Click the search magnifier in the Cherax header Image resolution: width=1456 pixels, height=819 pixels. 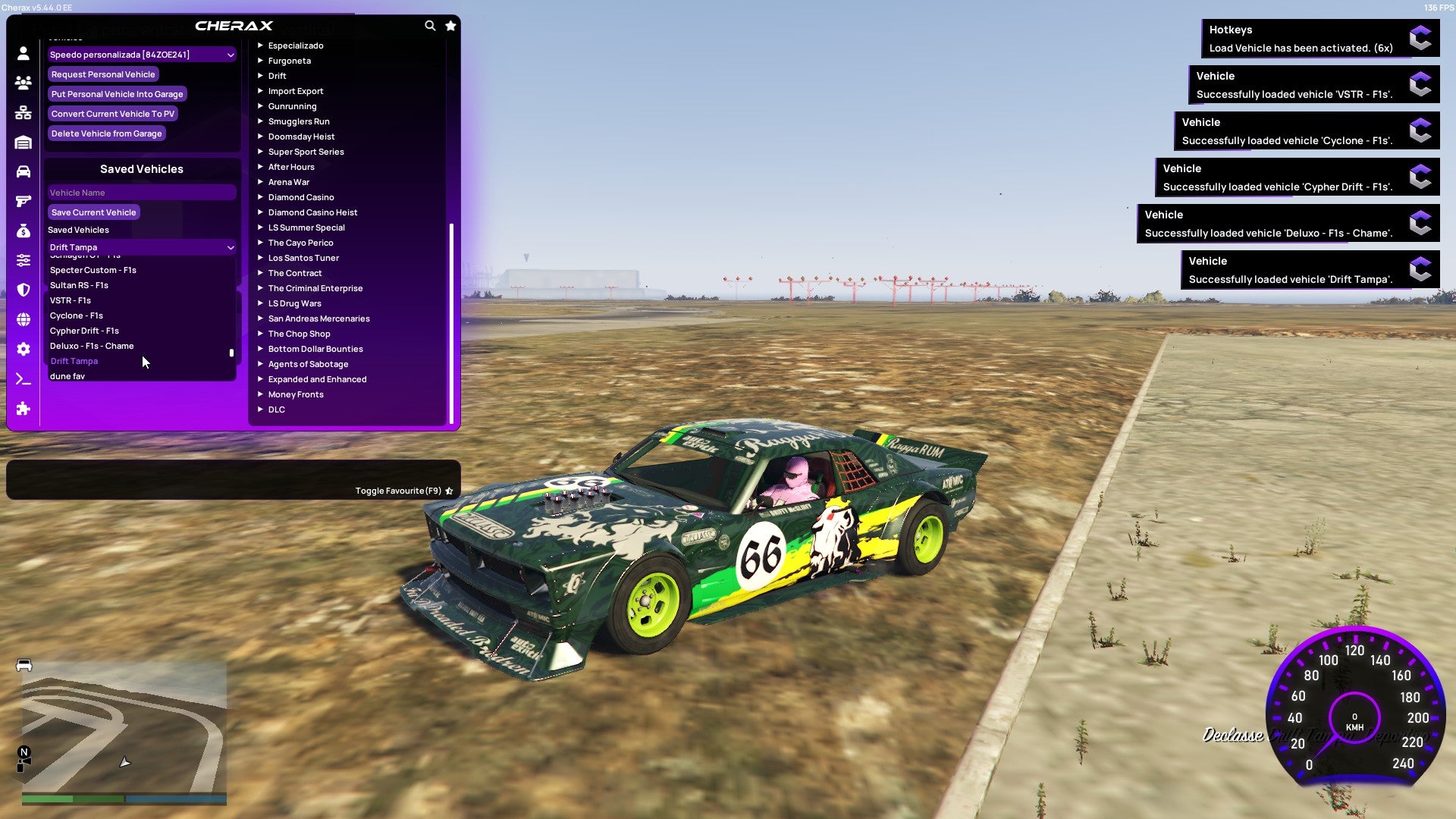click(x=430, y=25)
